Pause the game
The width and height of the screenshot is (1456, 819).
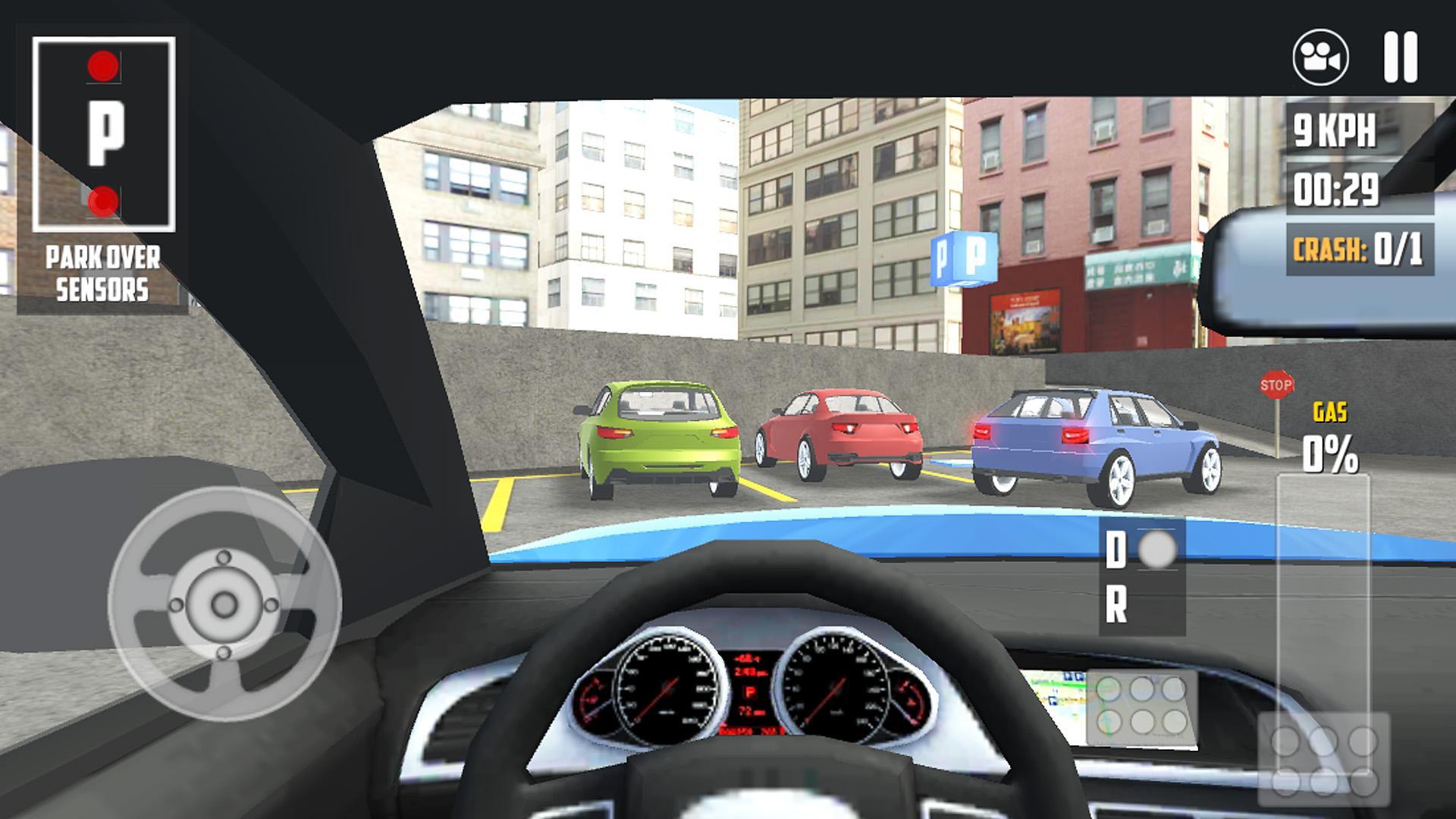(1400, 57)
